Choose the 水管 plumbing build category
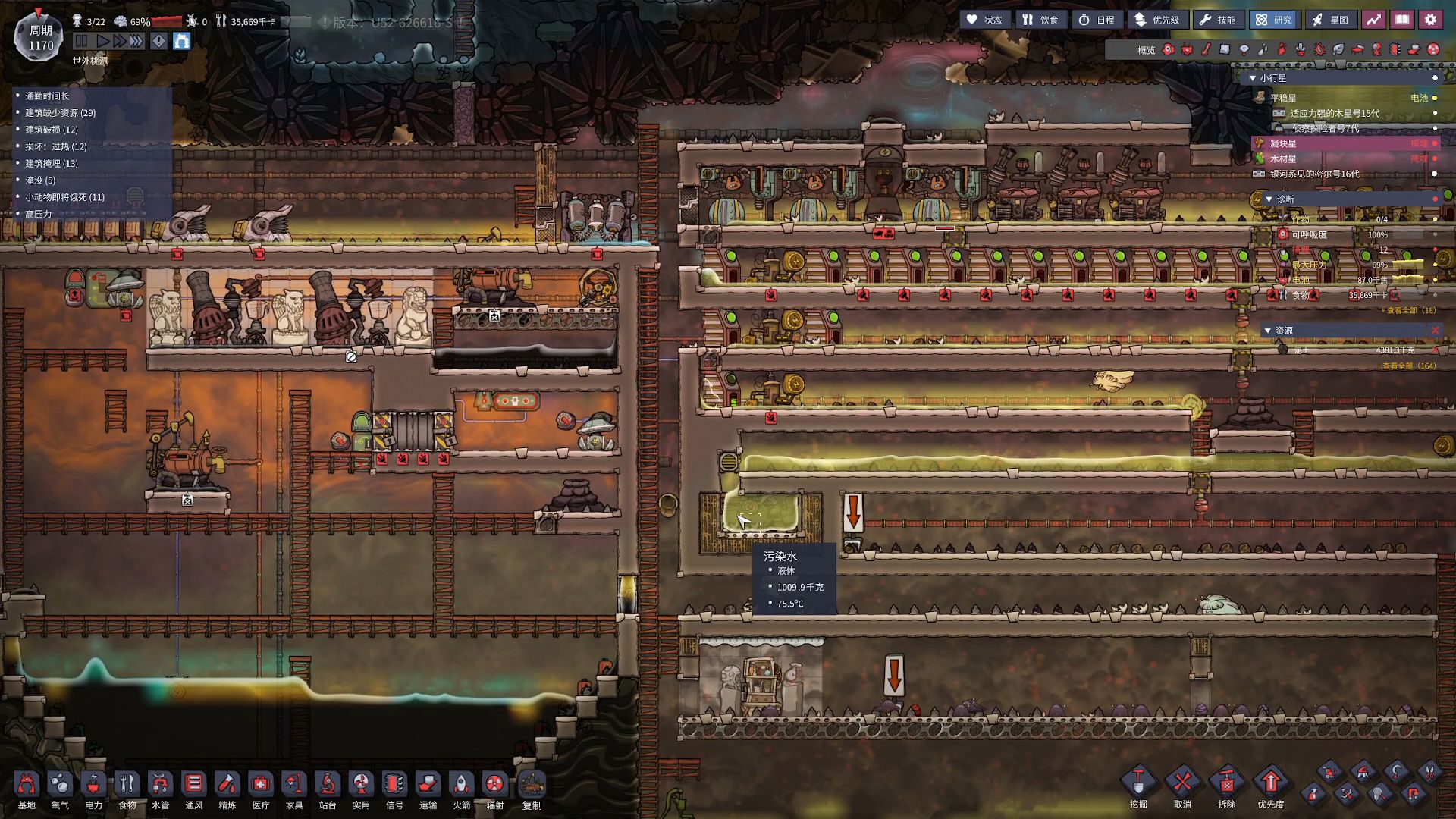The image size is (1456, 819). [160, 789]
